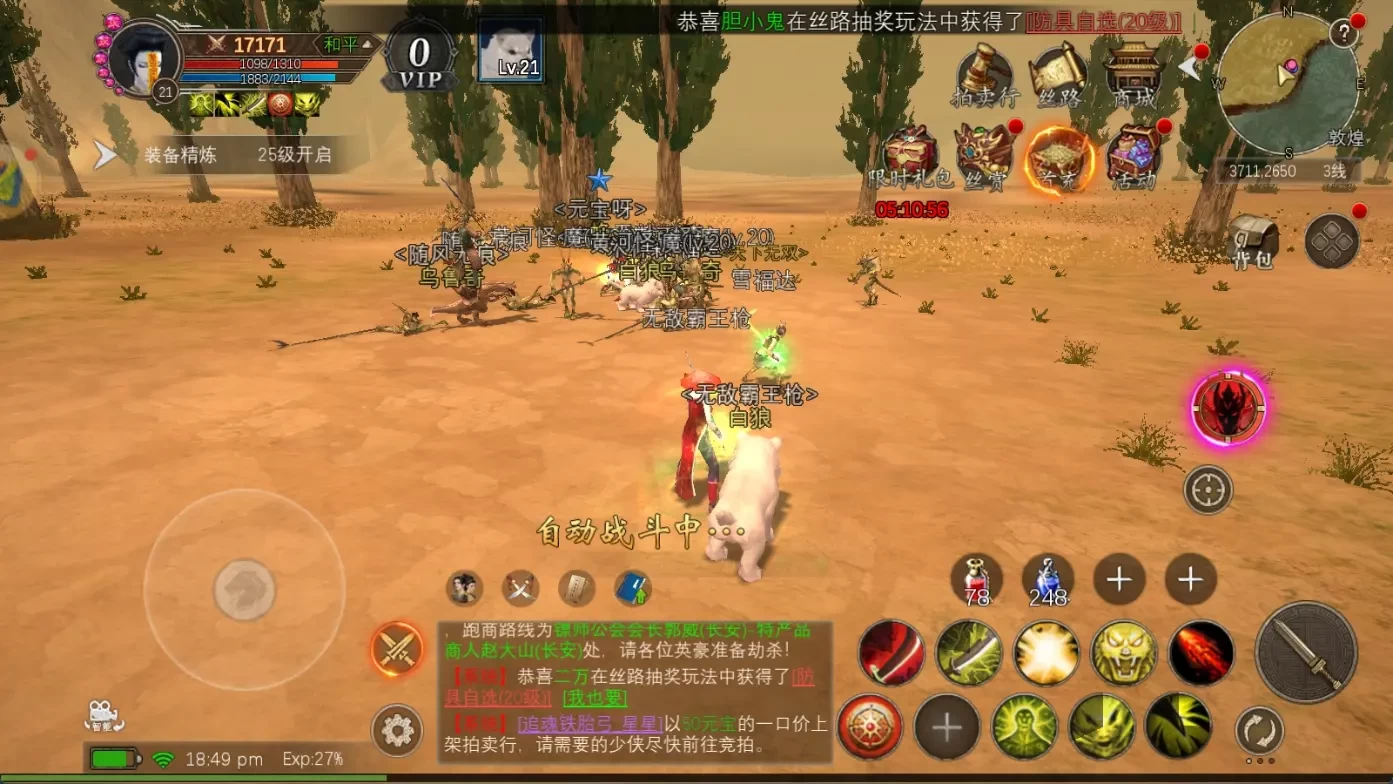Image resolution: width=1393 pixels, height=784 pixels.
Task: Use the blue mana potion
Action: point(1048,579)
